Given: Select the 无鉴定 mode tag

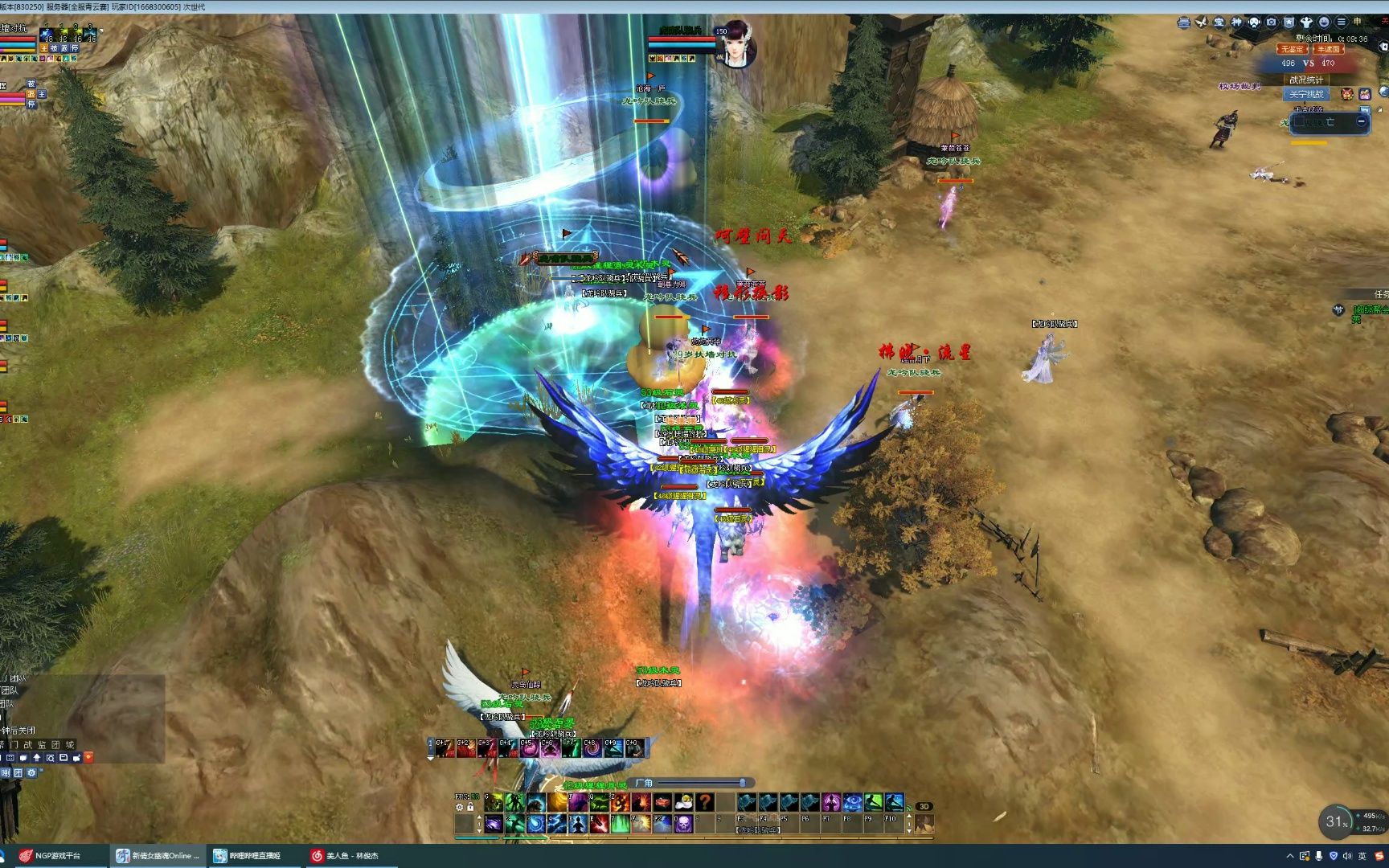Looking at the screenshot, I should tap(1292, 49).
